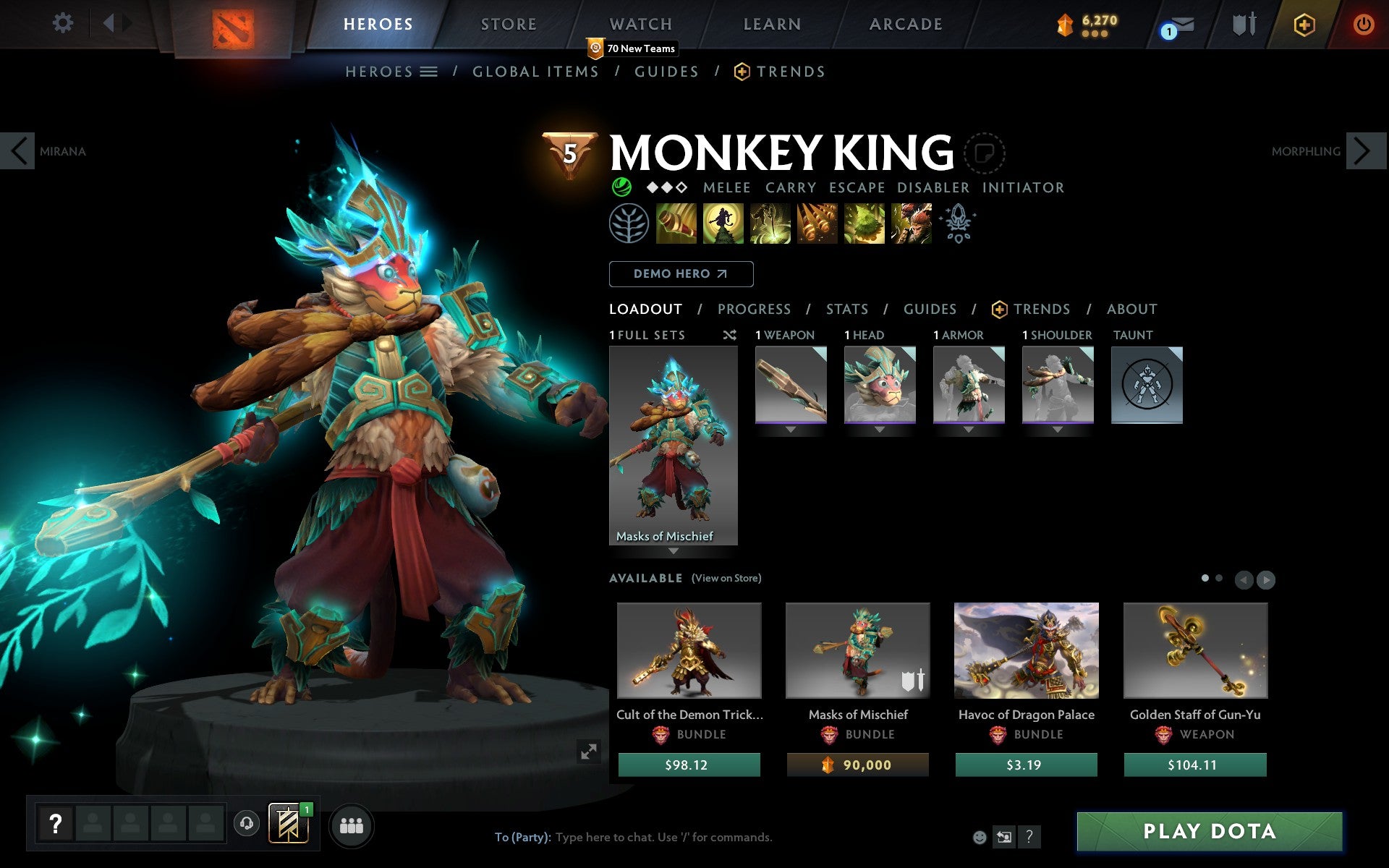This screenshot has width=1389, height=868.
Task: Open the heroes hamburger list menu
Action: [x=428, y=71]
